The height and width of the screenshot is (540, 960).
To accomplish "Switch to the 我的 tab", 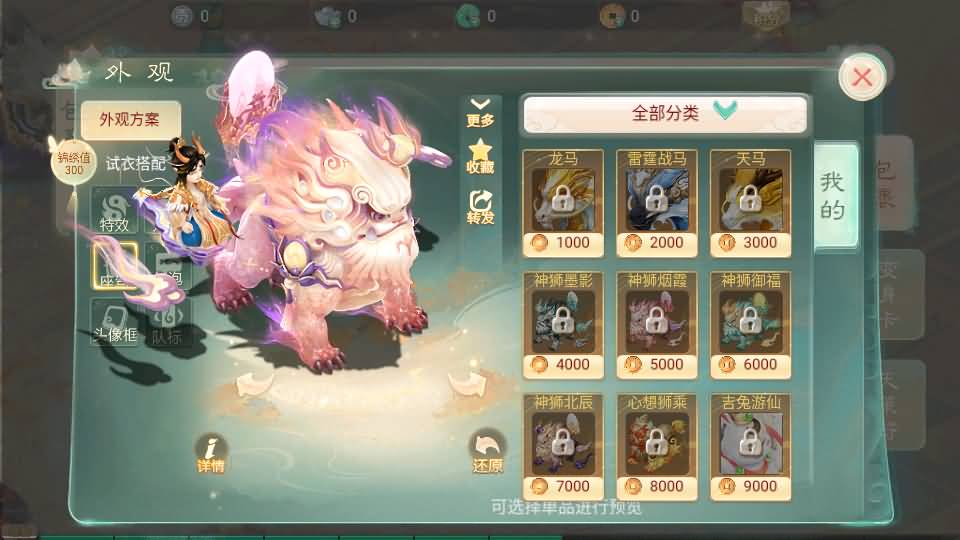I will coord(833,195).
